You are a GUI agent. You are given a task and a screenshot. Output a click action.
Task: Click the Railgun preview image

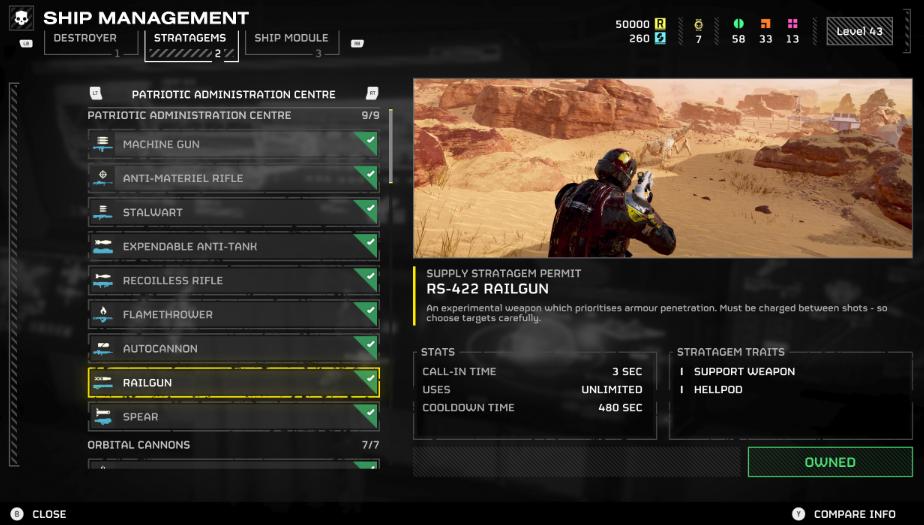pyautogui.click(x=662, y=168)
